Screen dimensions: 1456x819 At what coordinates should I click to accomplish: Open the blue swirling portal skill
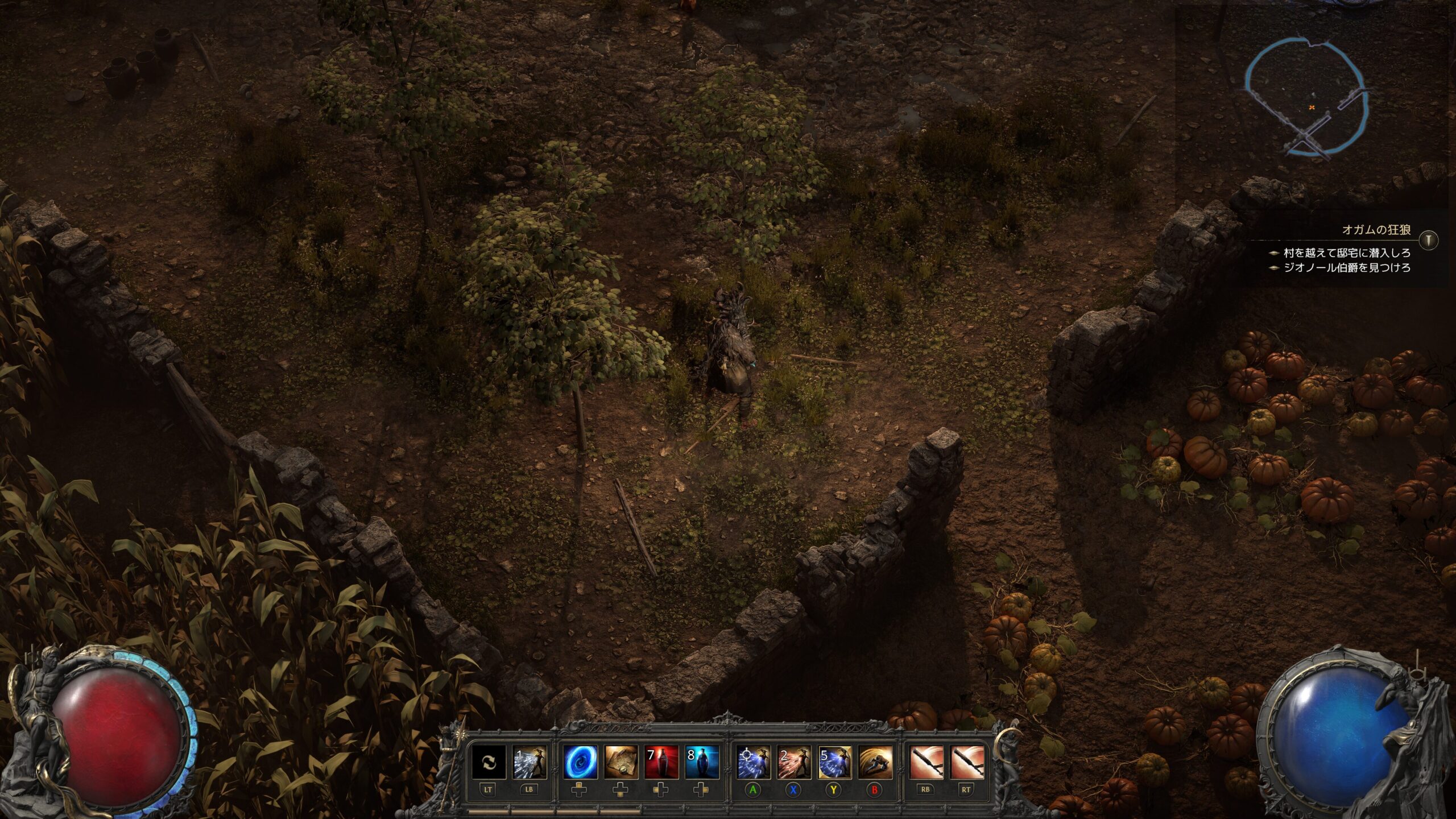coord(580,763)
